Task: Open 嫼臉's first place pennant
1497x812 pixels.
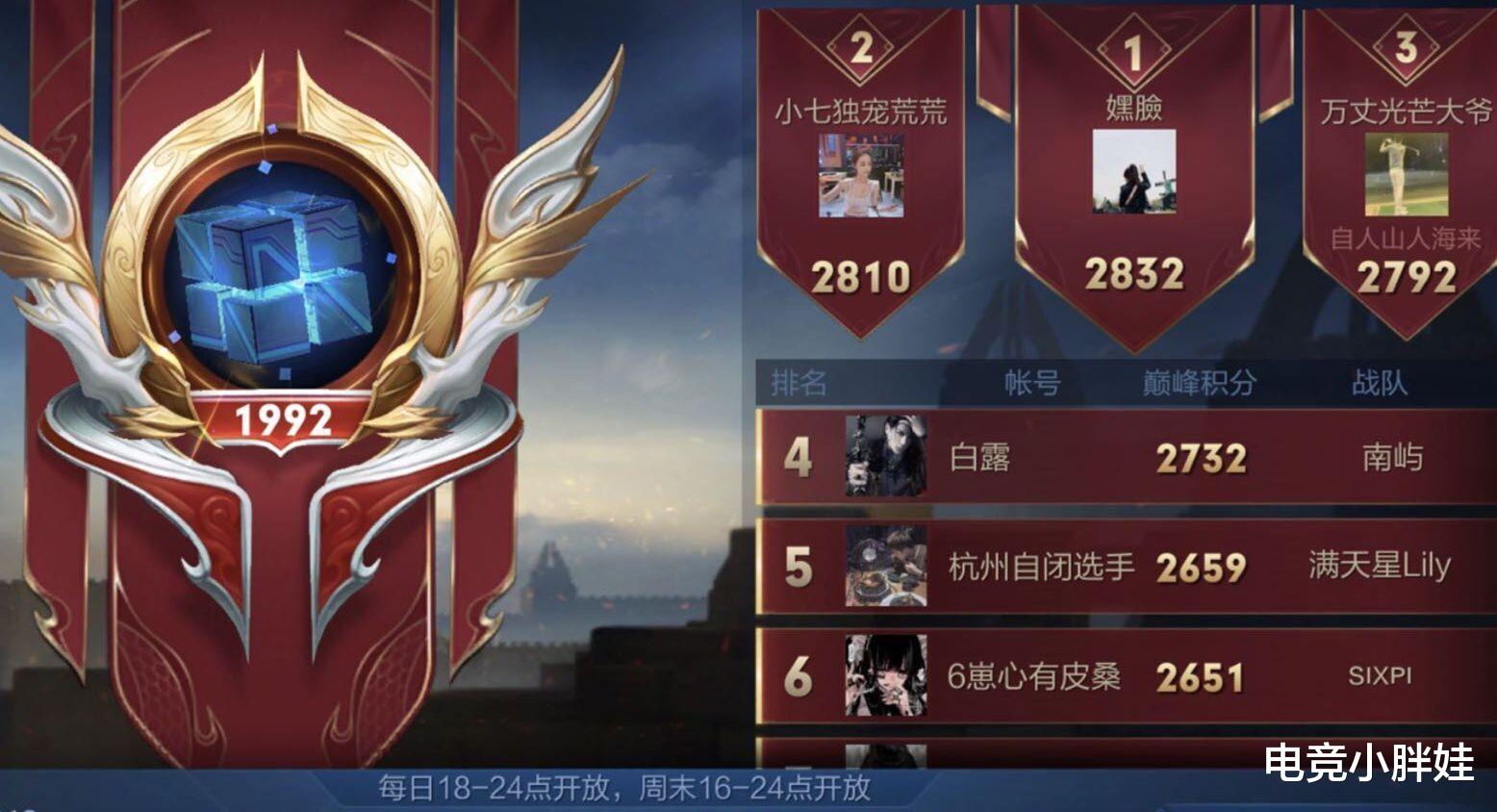Action: click(x=1134, y=154)
